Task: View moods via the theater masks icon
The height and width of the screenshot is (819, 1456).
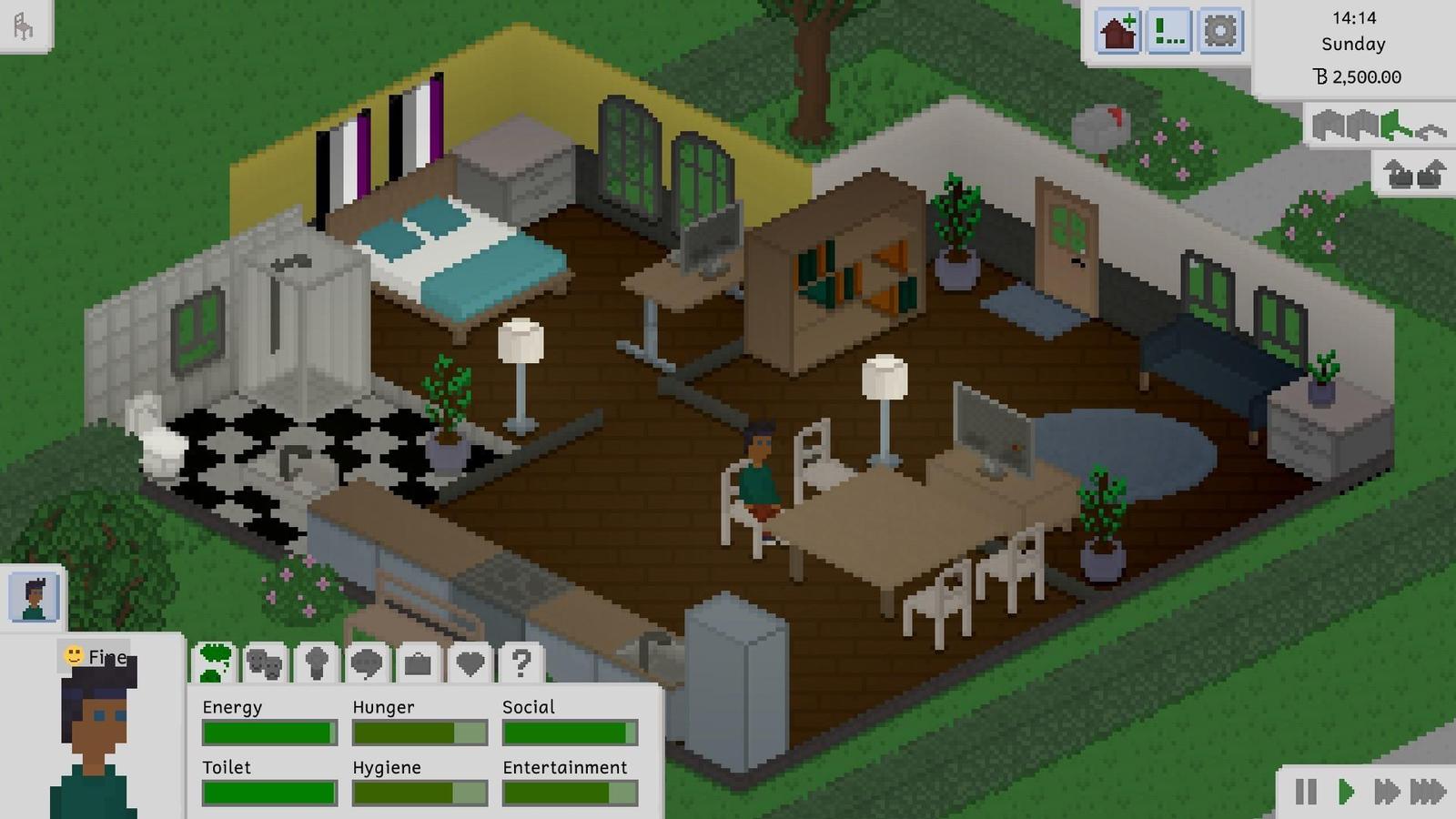Action: pyautogui.click(x=264, y=664)
